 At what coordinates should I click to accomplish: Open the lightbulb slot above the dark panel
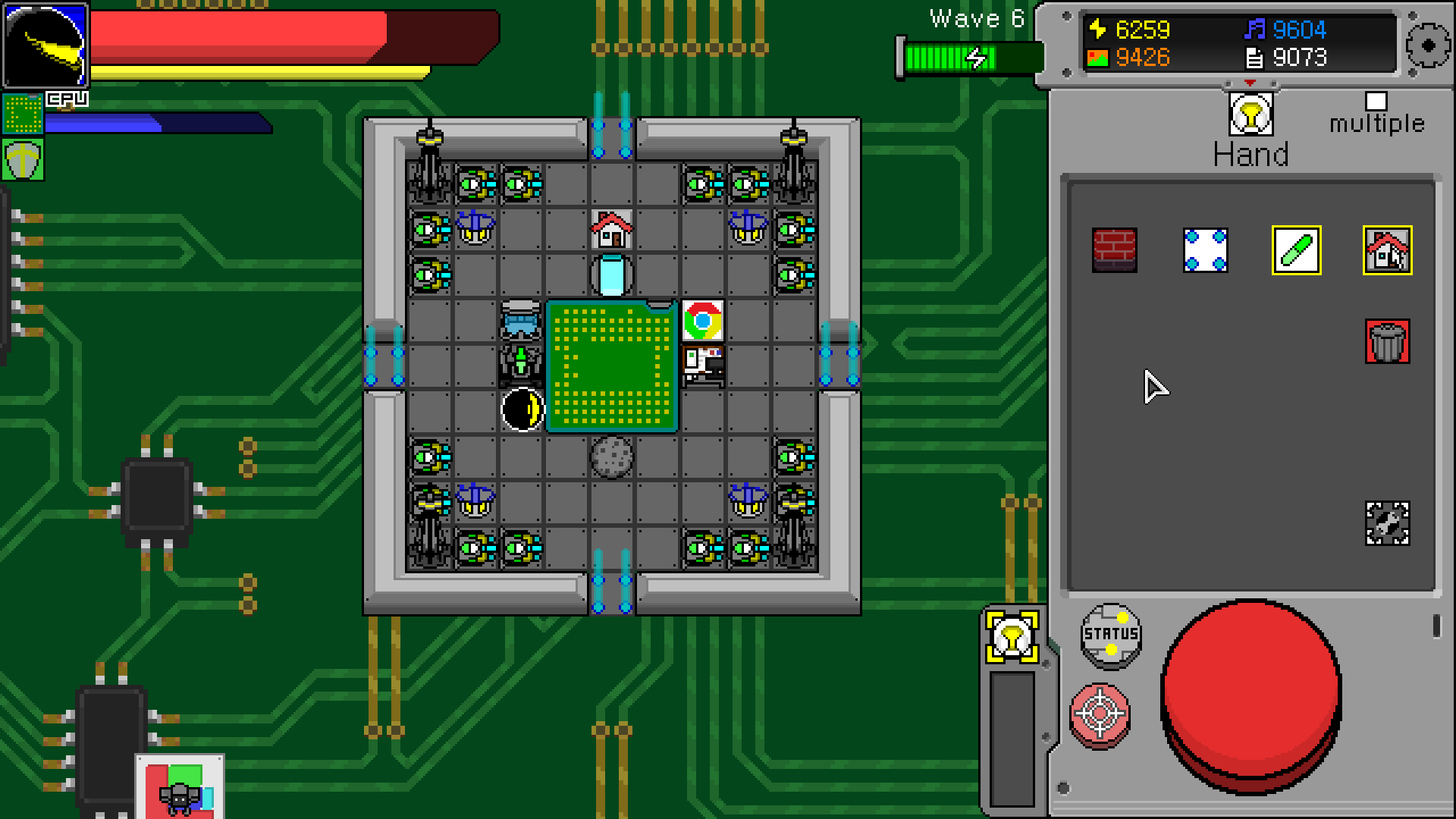(x=1013, y=637)
